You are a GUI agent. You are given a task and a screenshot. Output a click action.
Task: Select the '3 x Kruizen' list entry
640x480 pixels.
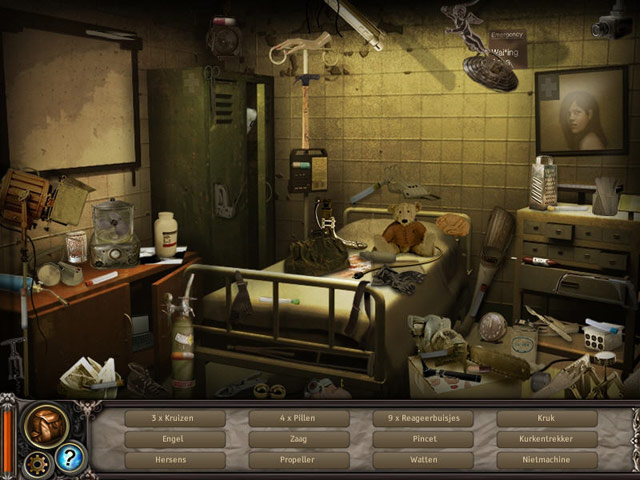pyautogui.click(x=175, y=418)
